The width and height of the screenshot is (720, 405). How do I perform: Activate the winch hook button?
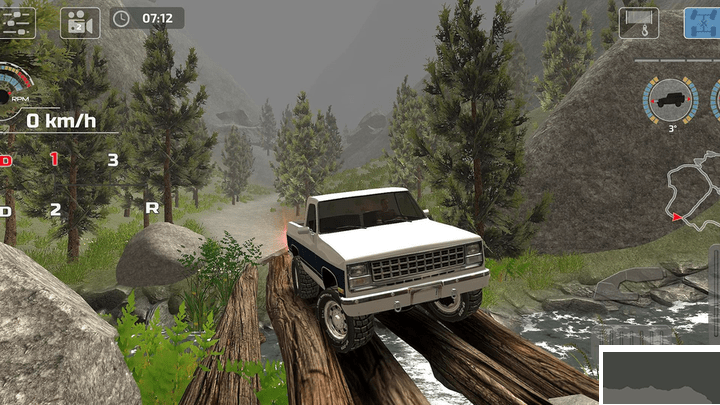point(639,22)
